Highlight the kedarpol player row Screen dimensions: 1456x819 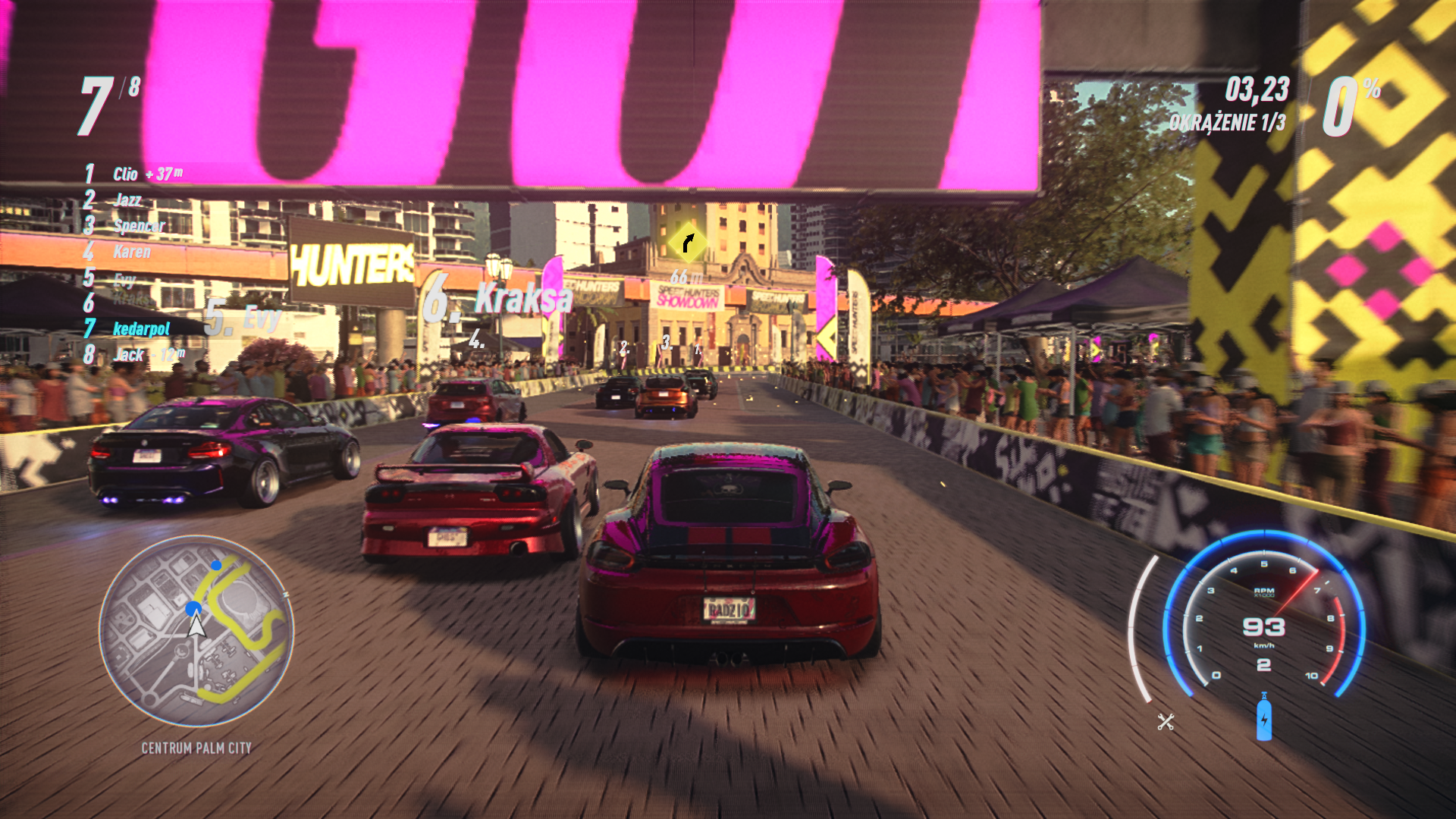(x=140, y=328)
